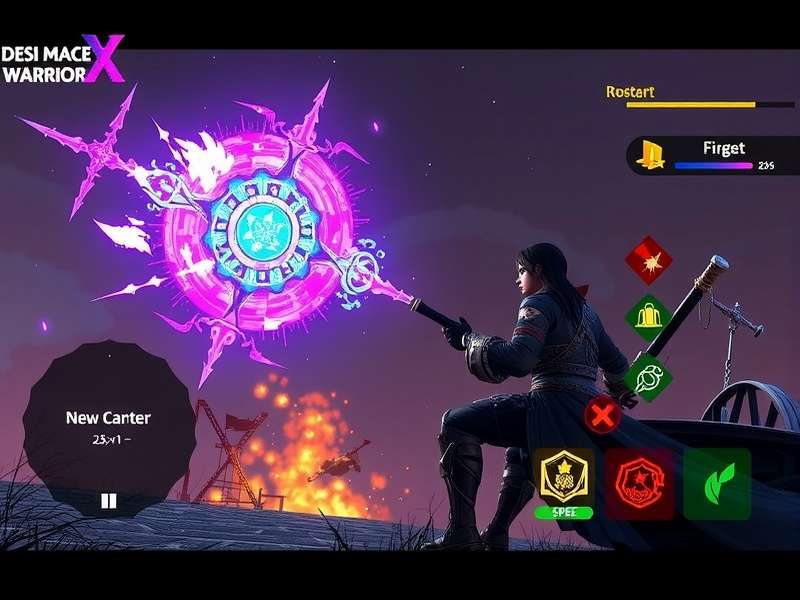Click the gold icon beside Firget
The height and width of the screenshot is (600, 800).
coord(653,155)
